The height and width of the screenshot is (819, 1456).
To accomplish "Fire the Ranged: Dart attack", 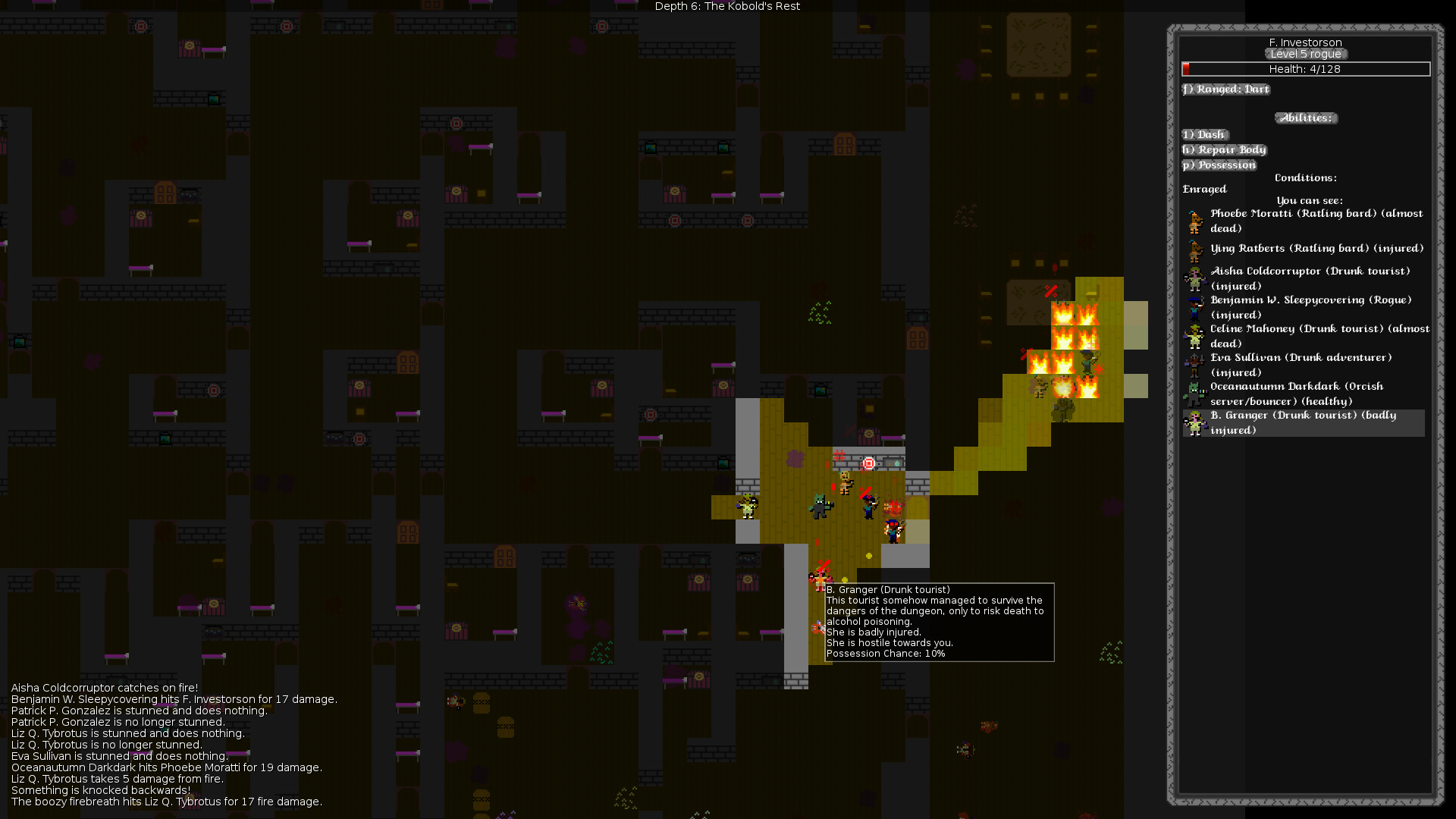I will pos(1226,89).
